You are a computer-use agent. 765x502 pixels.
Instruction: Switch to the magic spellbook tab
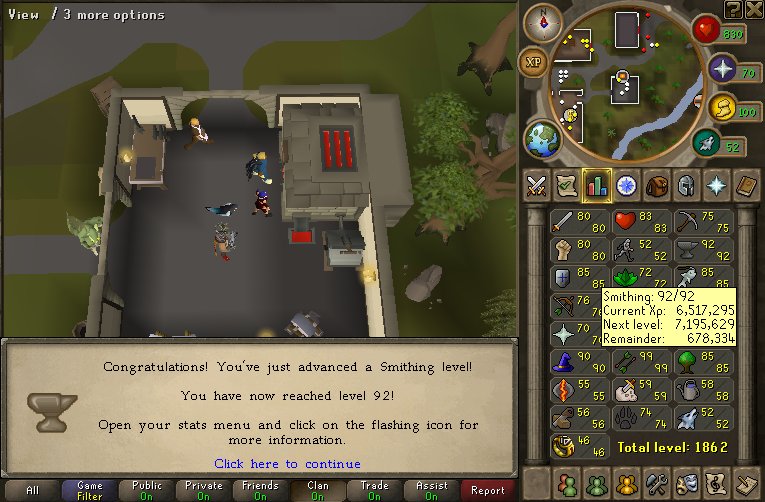pyautogui.click(x=746, y=185)
